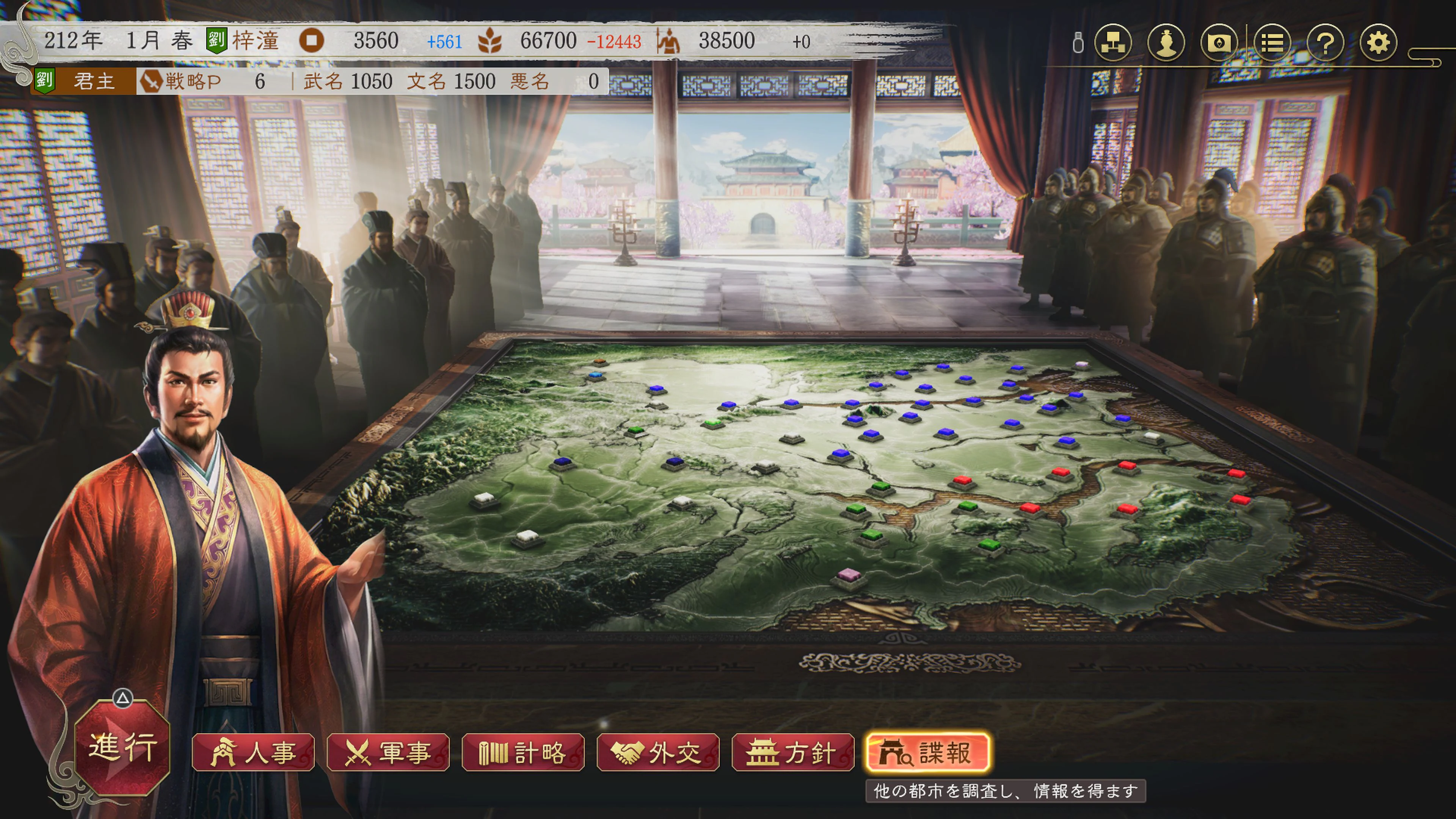Open the question mark help icon
1456x819 pixels.
pos(1326,42)
